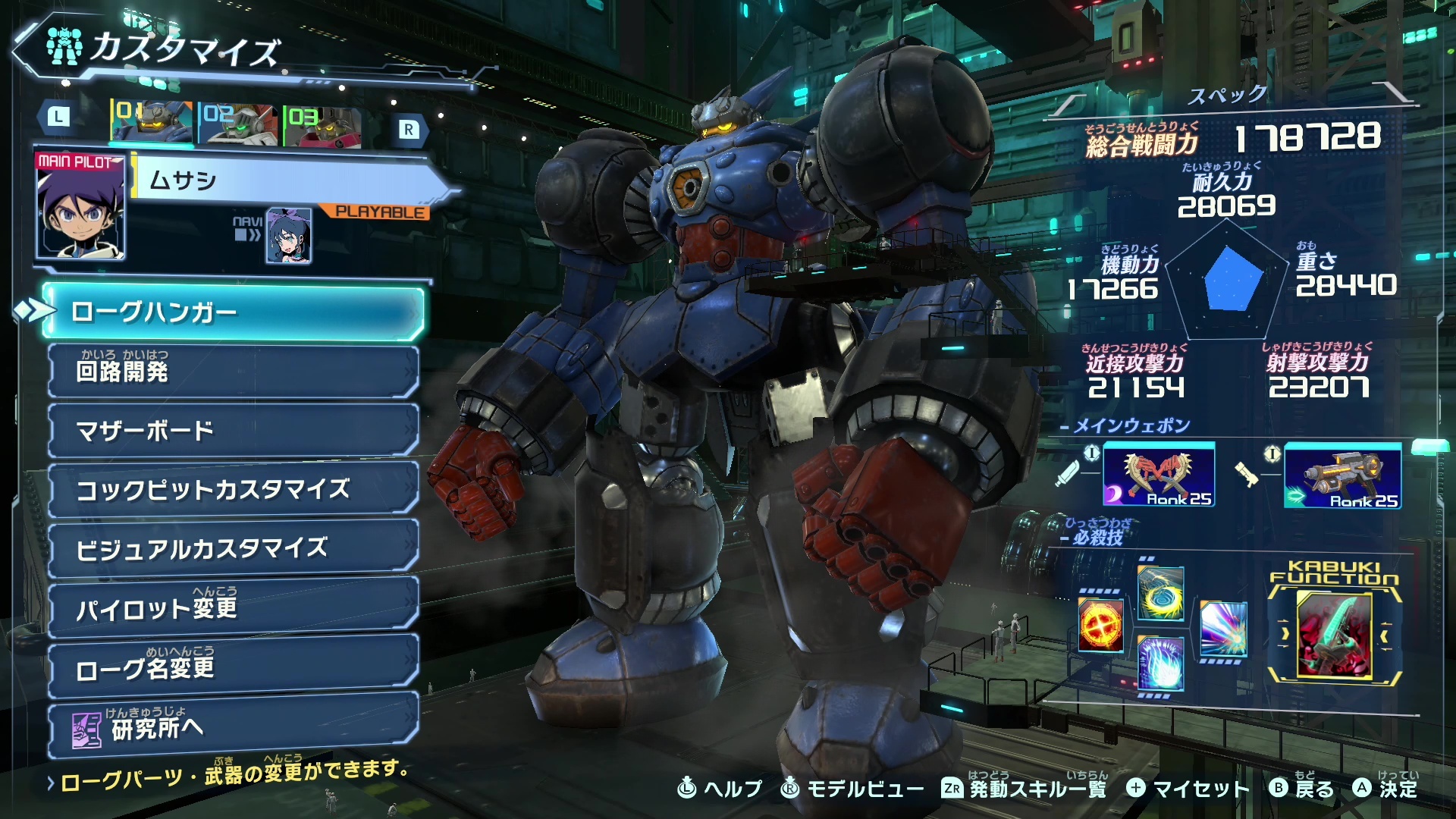Switch to robot slot 03 tab

pyautogui.click(x=322, y=126)
